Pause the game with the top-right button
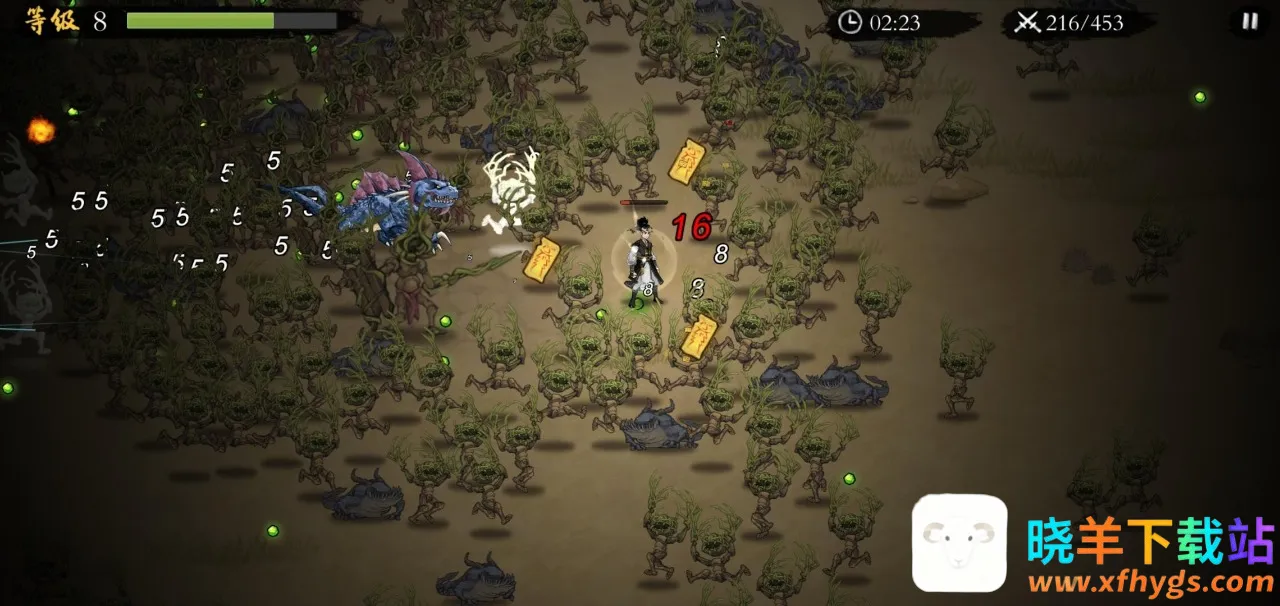 click(x=1249, y=21)
